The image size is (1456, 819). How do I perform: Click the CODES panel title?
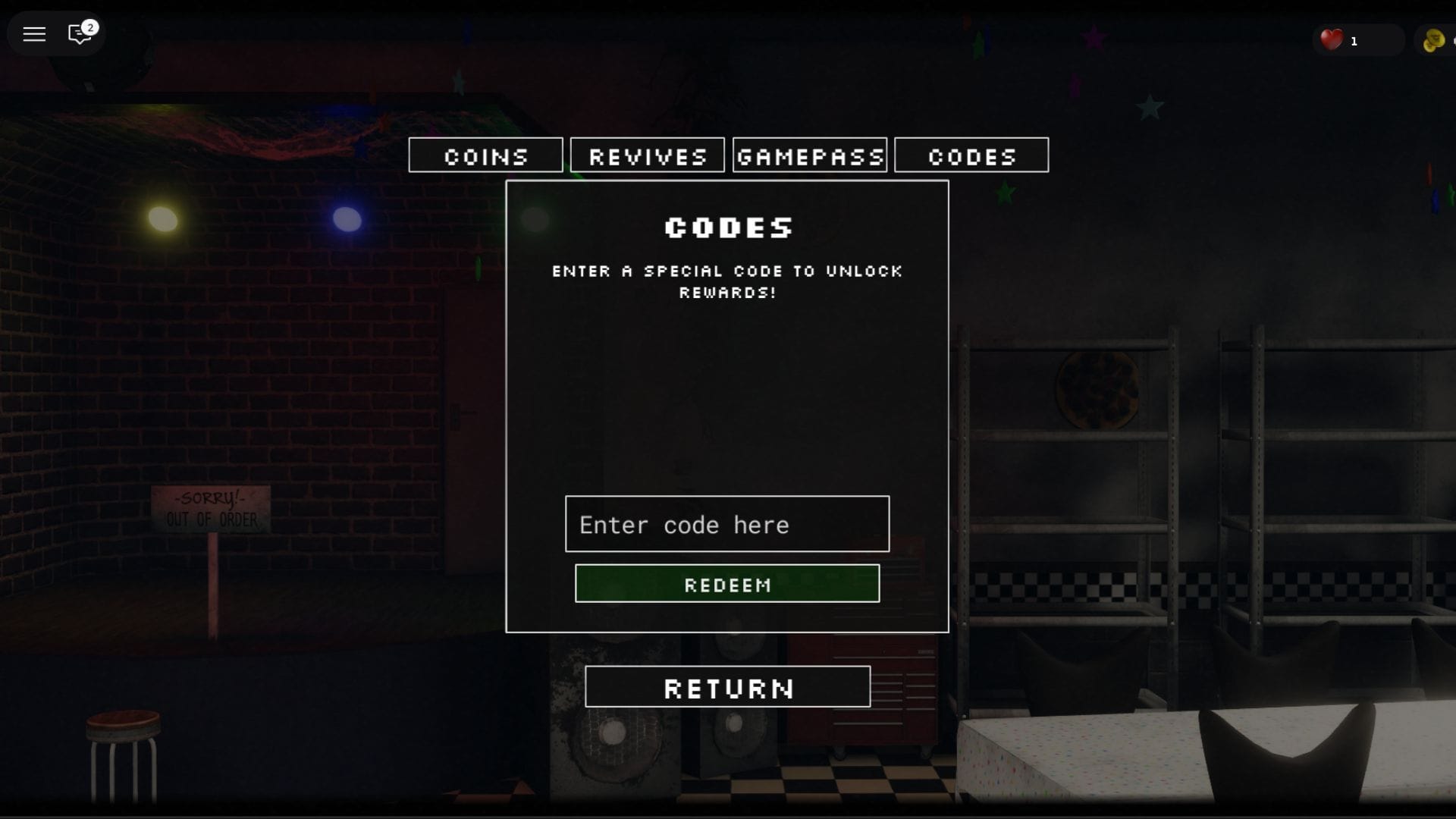point(727,227)
